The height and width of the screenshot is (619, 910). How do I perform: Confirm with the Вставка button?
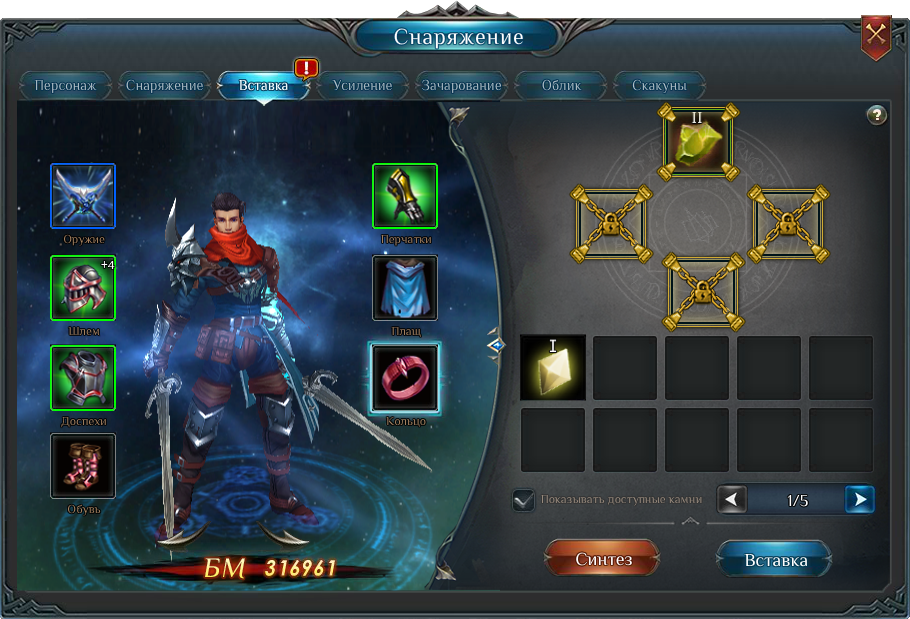[775, 560]
